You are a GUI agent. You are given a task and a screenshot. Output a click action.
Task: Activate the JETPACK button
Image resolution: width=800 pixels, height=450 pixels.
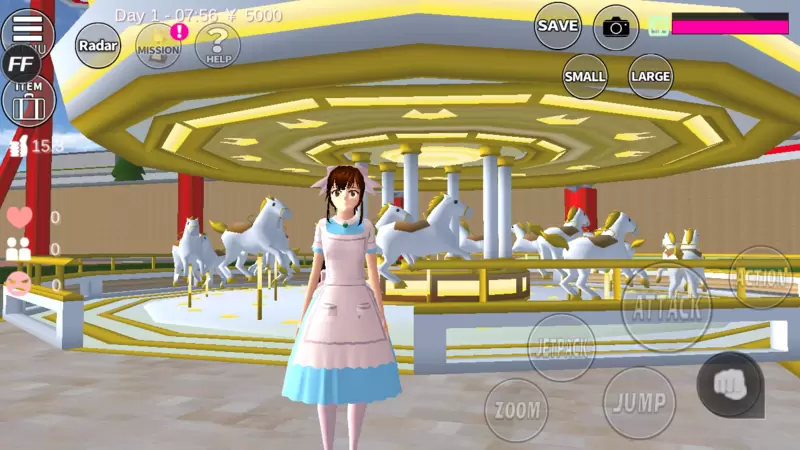(561, 347)
